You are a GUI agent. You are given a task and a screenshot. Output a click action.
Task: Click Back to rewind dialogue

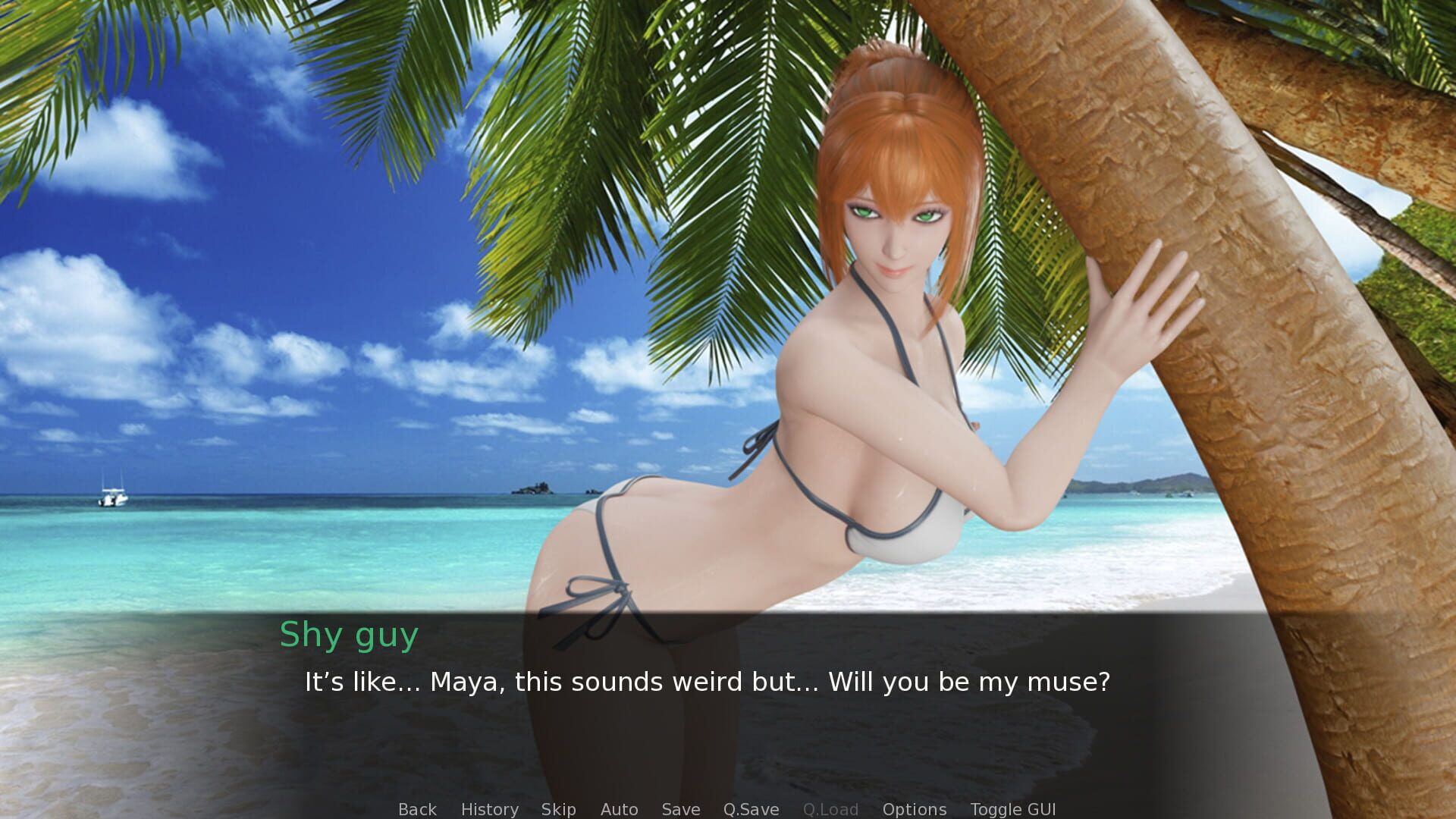[417, 809]
